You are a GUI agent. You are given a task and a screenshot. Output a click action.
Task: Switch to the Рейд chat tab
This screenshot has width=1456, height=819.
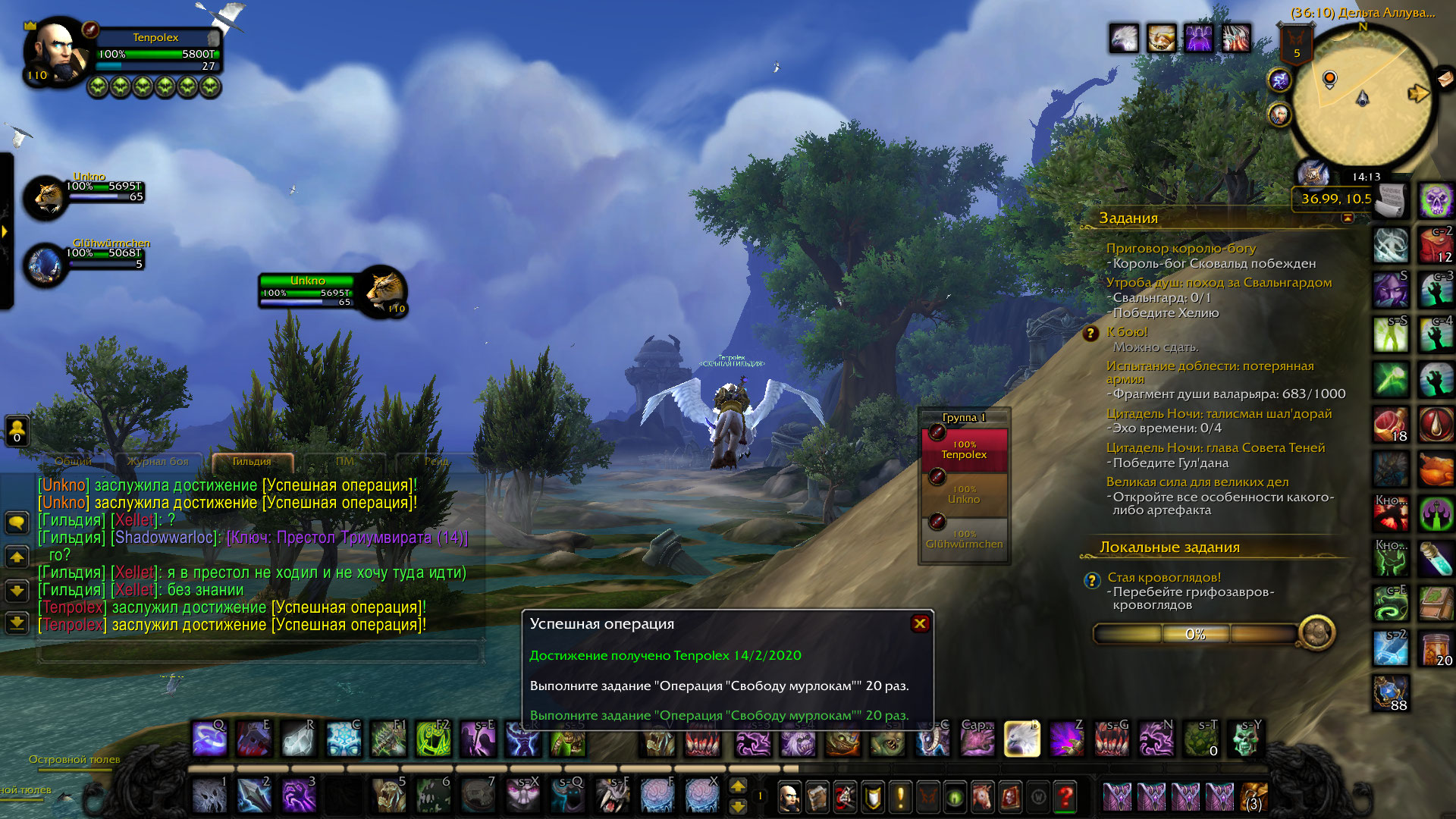coord(437,461)
